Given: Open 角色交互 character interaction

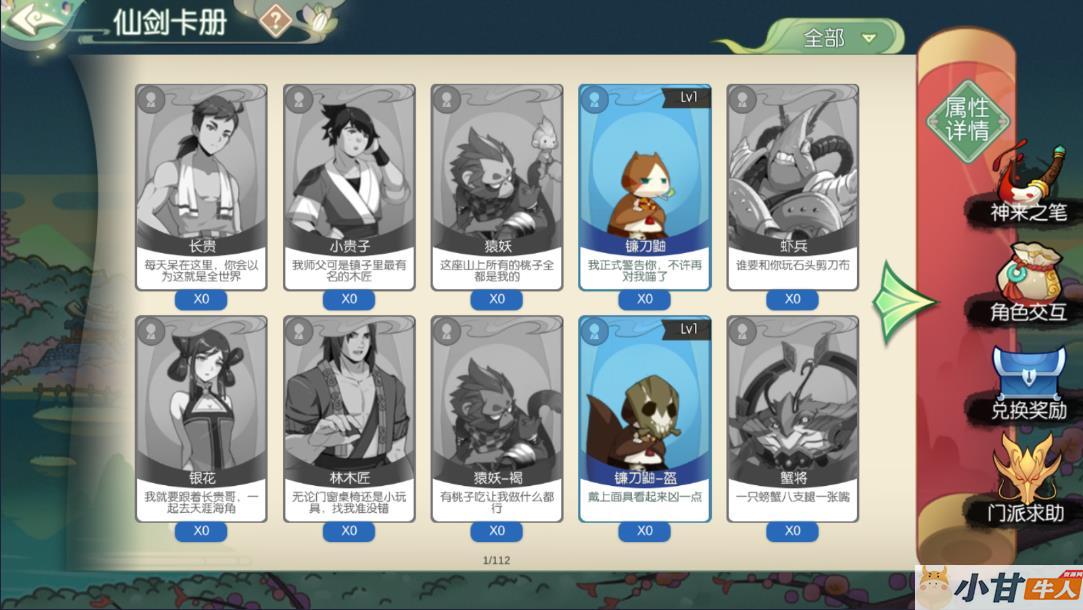Looking at the screenshot, I should click(1027, 288).
